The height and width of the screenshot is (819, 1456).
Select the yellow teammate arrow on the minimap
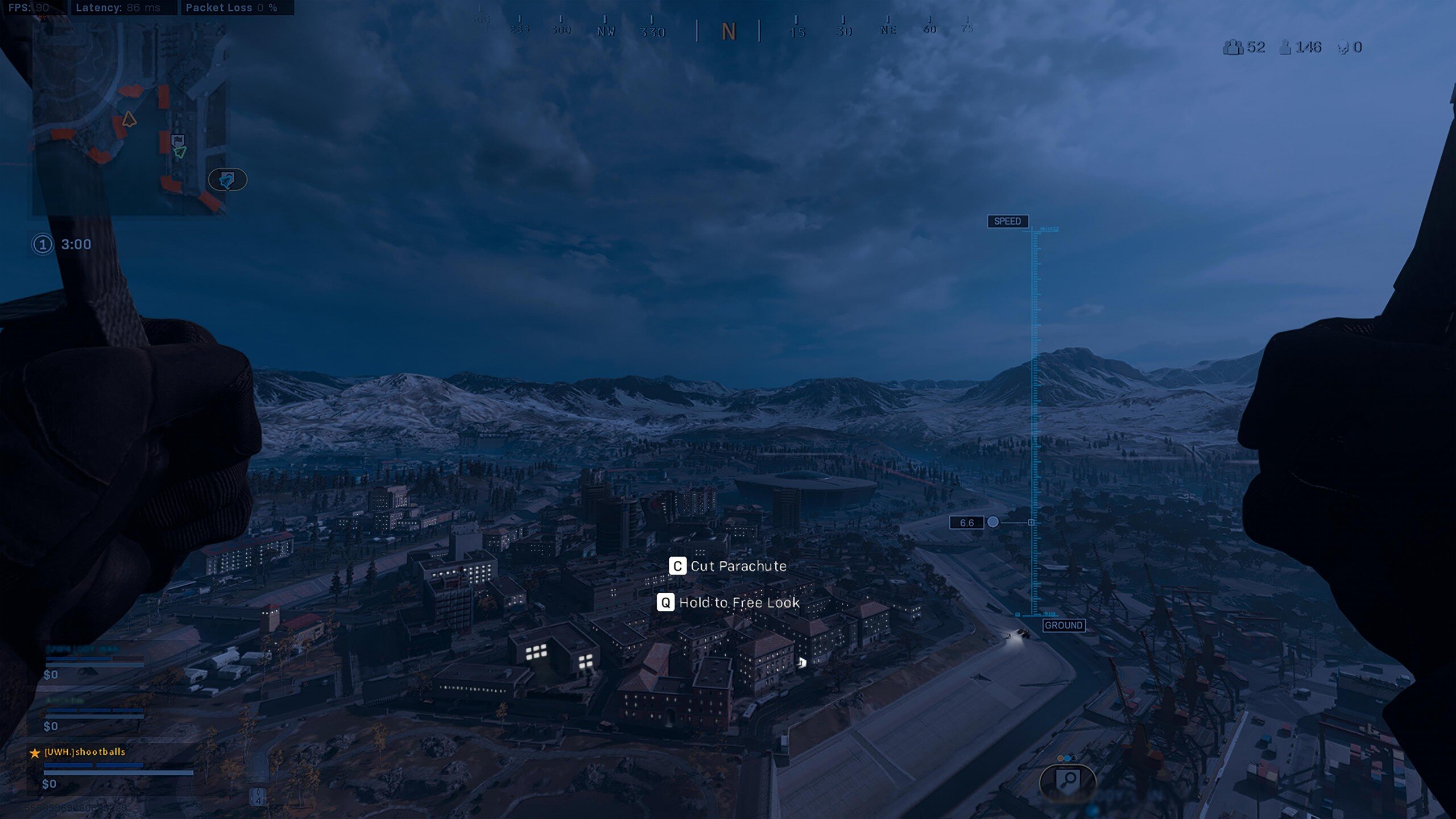click(129, 119)
